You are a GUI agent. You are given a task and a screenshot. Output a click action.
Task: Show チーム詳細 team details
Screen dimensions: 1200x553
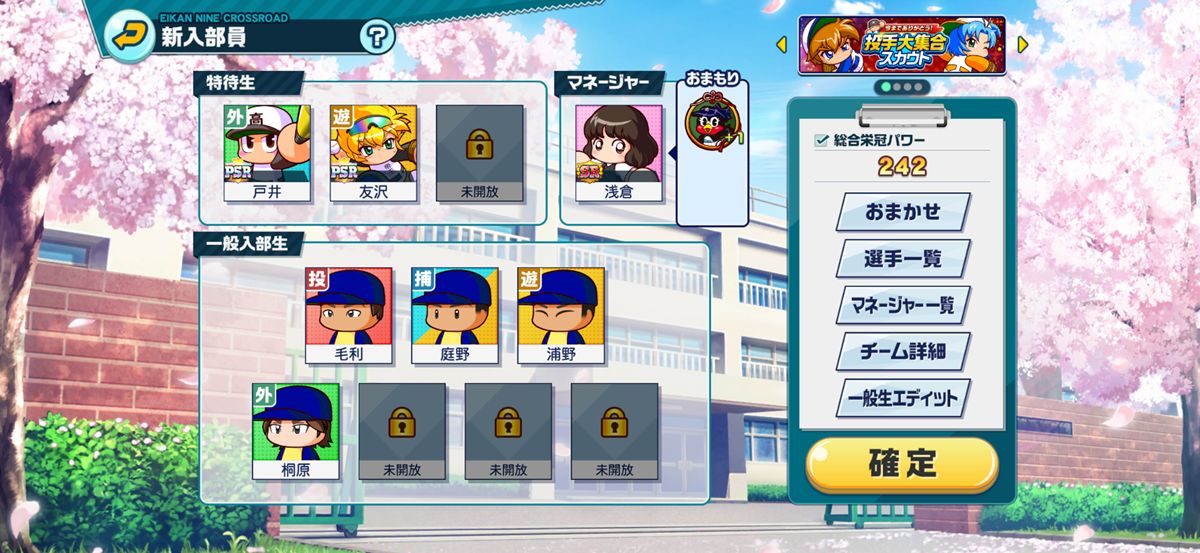[903, 351]
